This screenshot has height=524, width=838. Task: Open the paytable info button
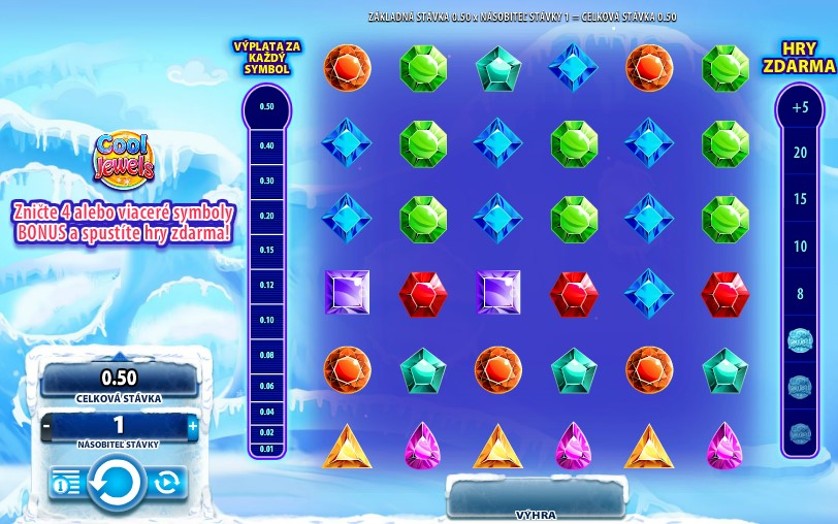click(x=66, y=484)
